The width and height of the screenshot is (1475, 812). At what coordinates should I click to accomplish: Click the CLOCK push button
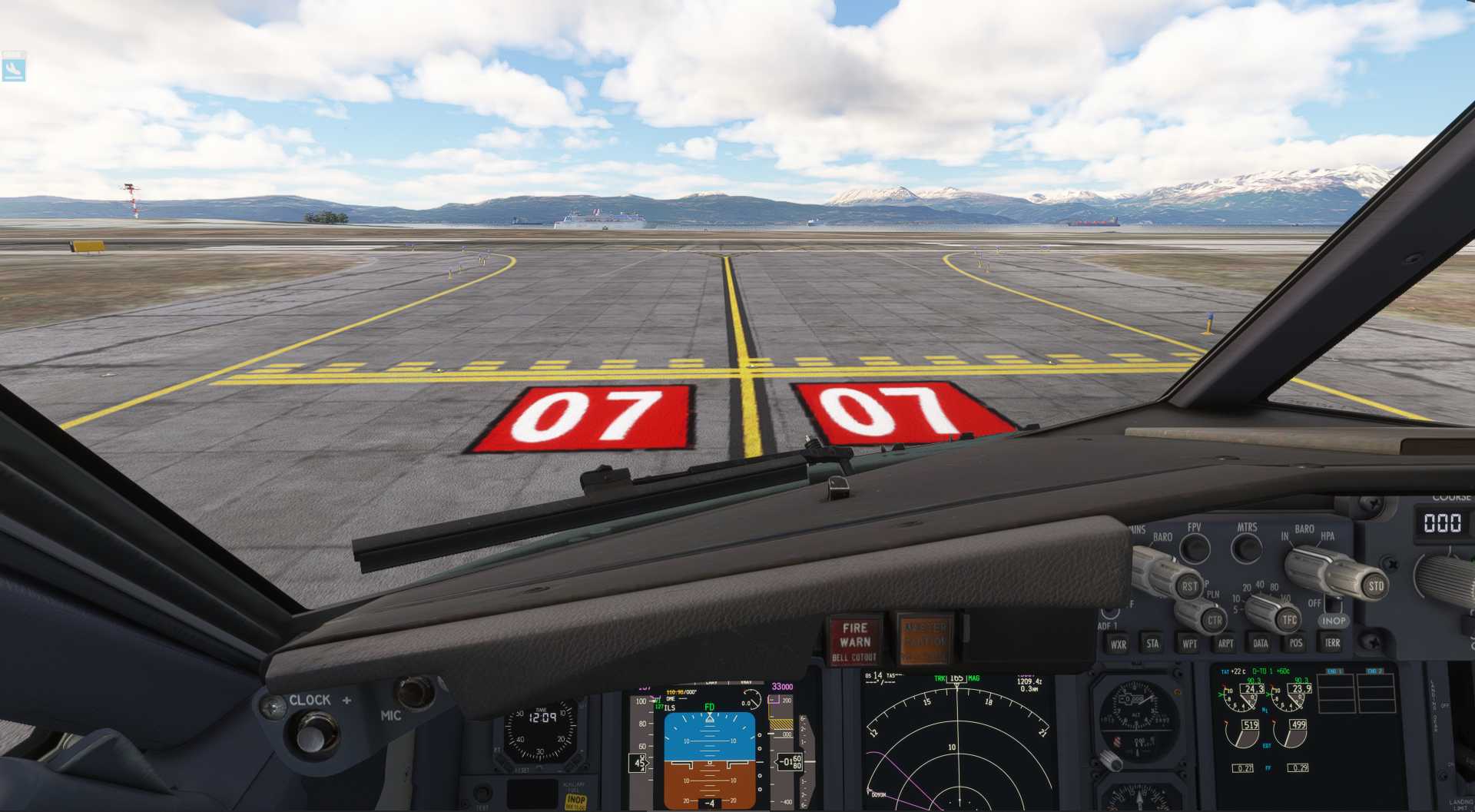[x=312, y=735]
